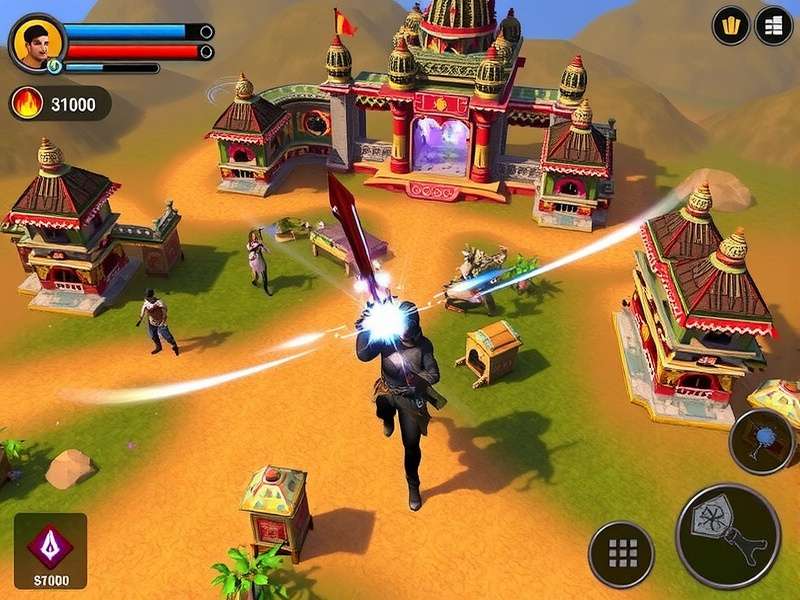Open the white bar-list menu button
800x600 pixels.
(773, 26)
